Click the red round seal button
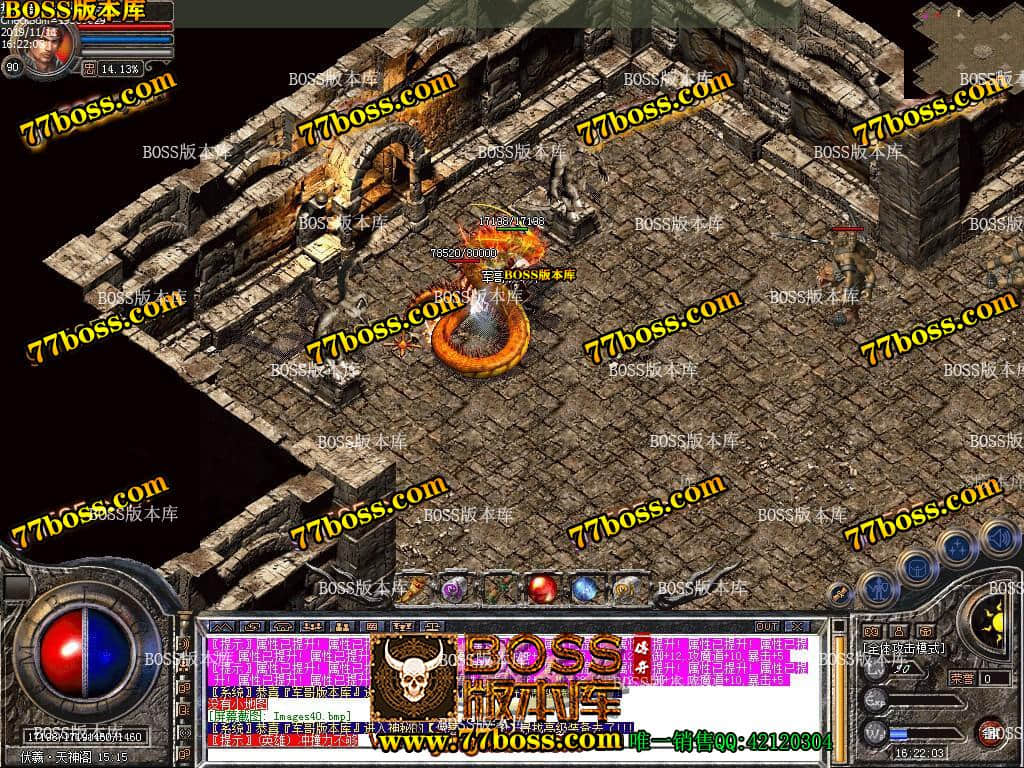 click(x=990, y=733)
